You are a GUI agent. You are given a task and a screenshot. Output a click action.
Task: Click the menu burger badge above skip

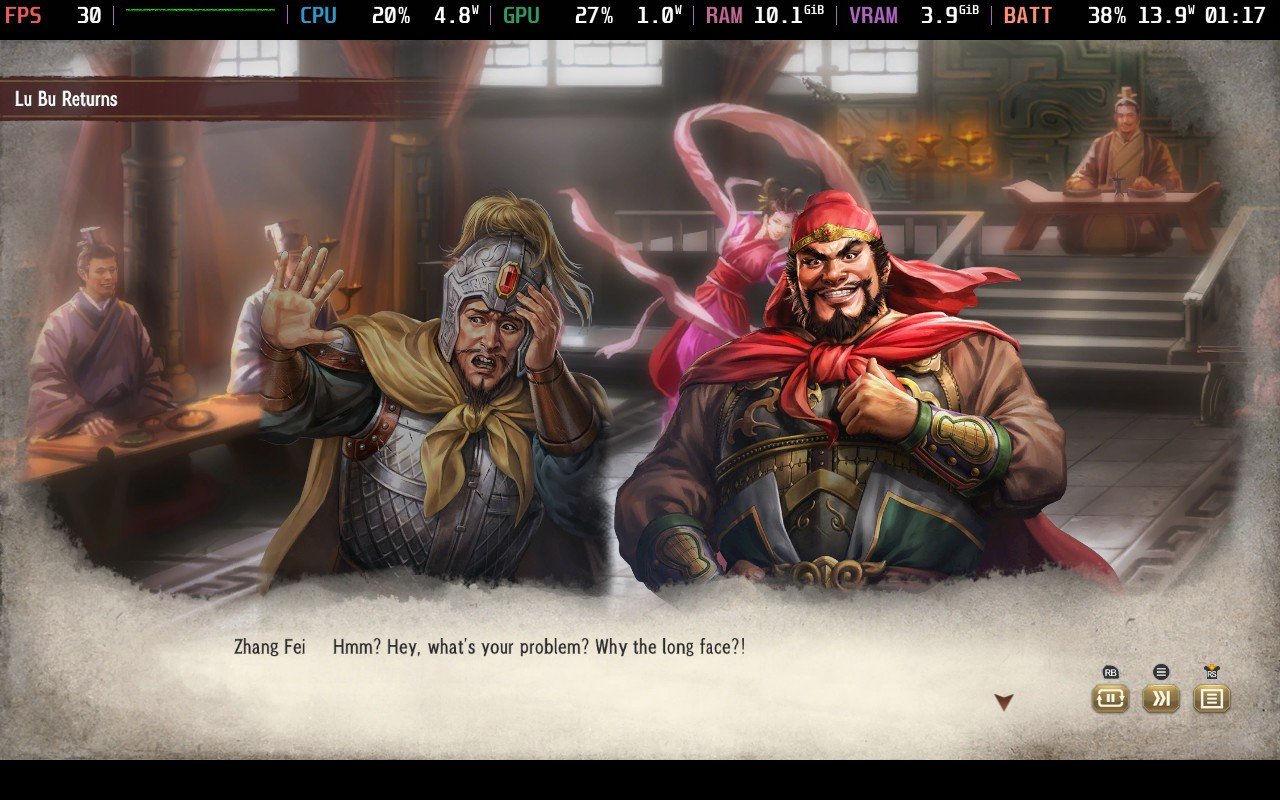point(1161,674)
